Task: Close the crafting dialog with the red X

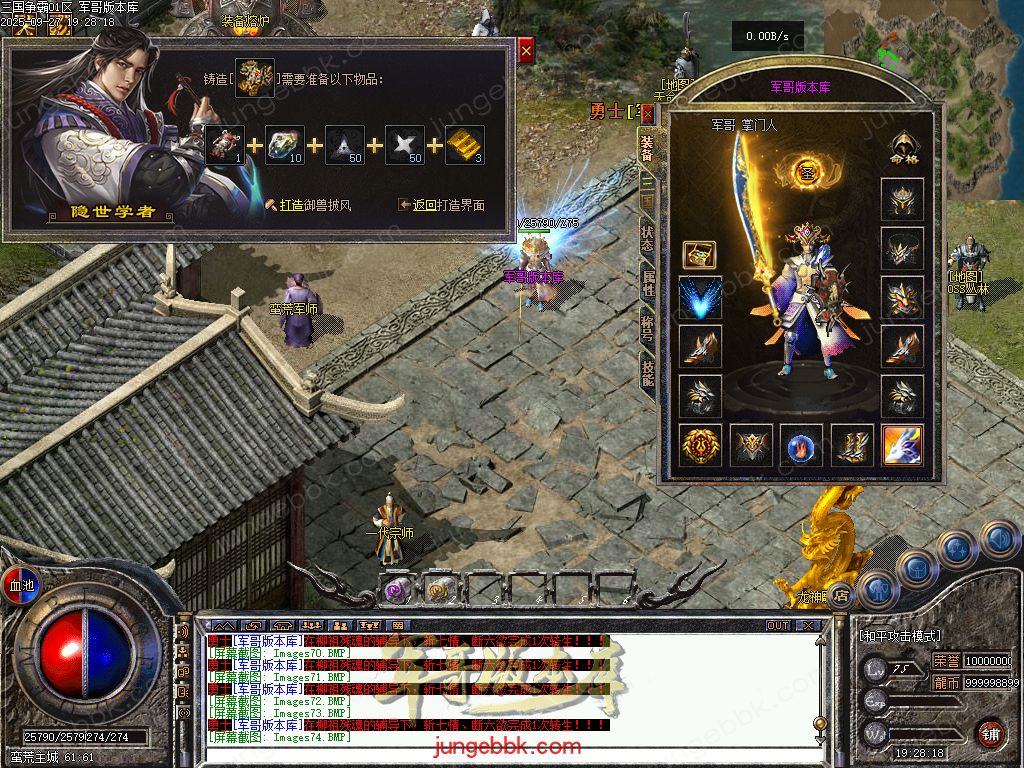Action: click(526, 49)
